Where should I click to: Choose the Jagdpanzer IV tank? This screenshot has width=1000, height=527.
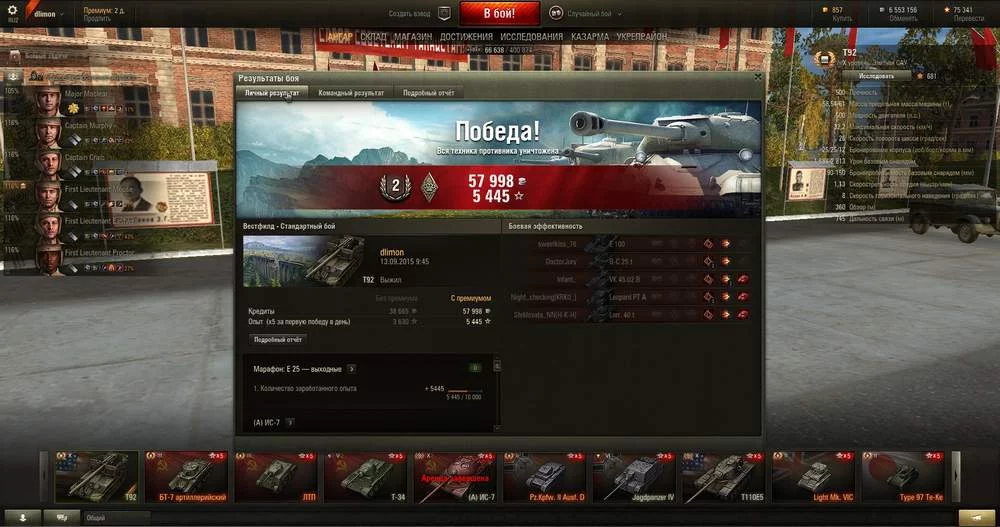tap(638, 477)
